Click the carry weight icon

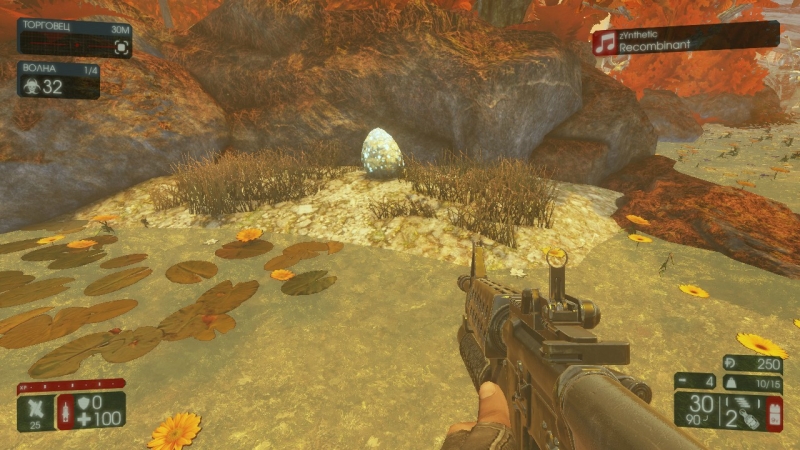730,383
